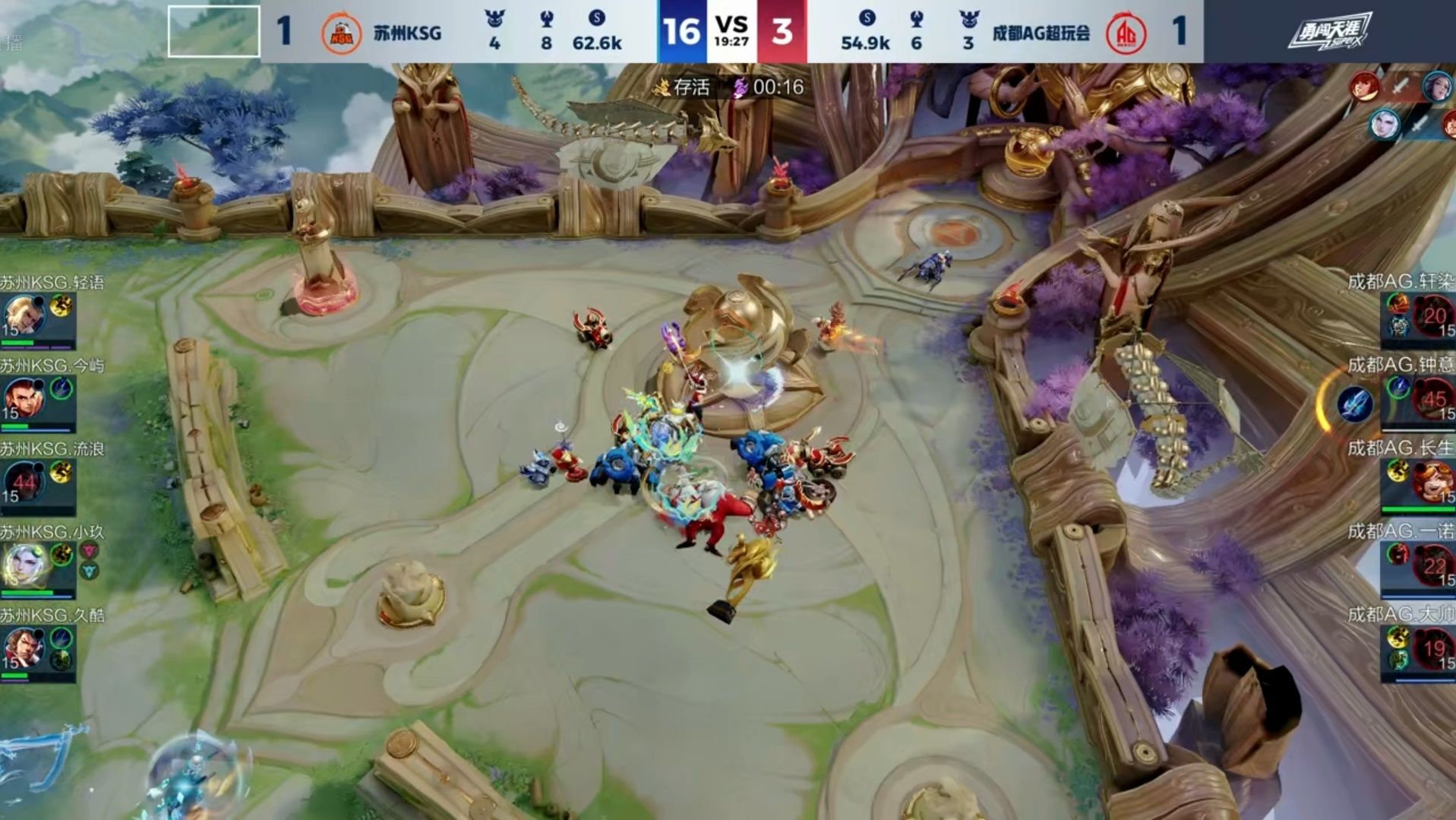Choose 苏州KSG.小玖's highlighted hero portrait
The image size is (1456, 820).
tap(24, 565)
